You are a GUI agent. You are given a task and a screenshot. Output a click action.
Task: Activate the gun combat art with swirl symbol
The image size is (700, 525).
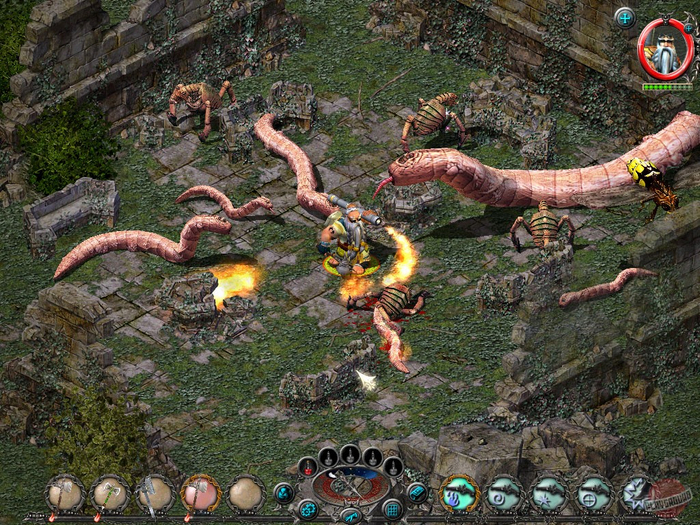(x=505, y=493)
